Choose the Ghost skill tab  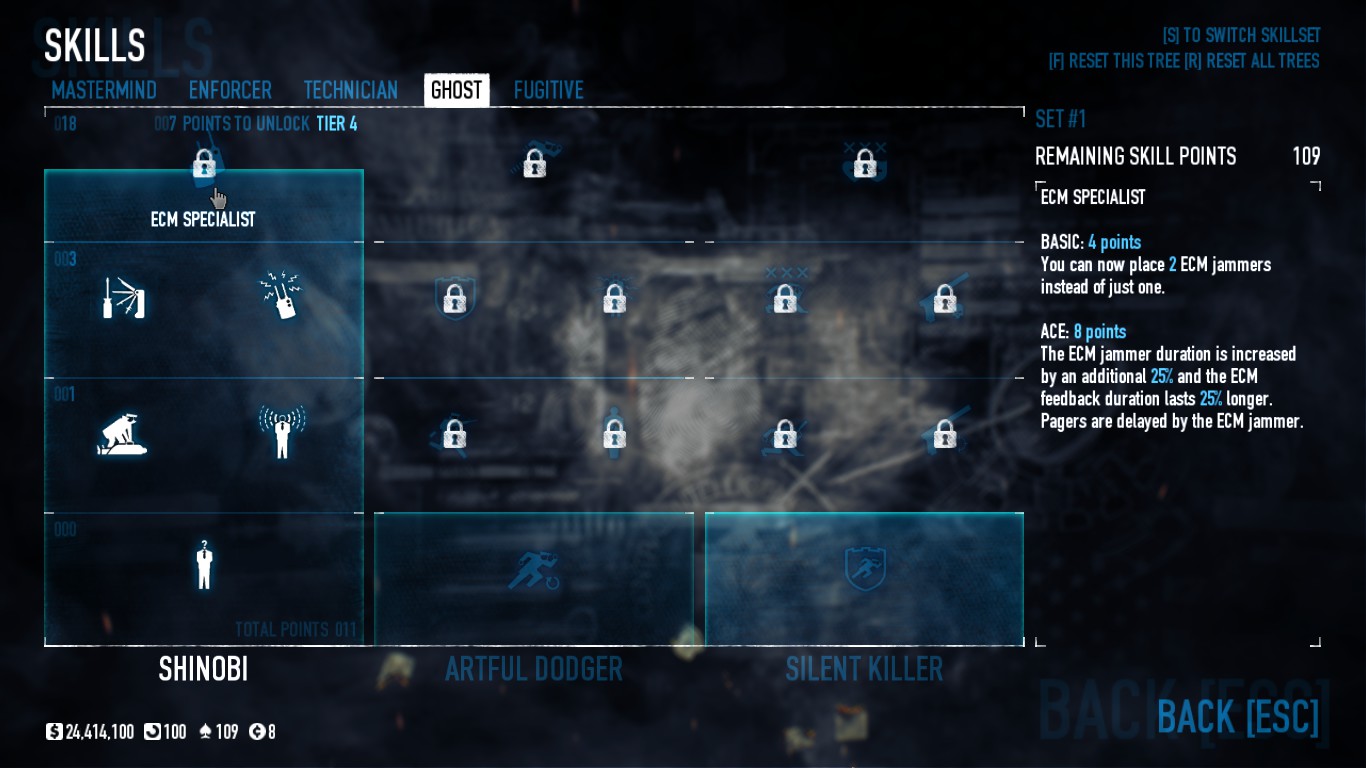click(456, 91)
